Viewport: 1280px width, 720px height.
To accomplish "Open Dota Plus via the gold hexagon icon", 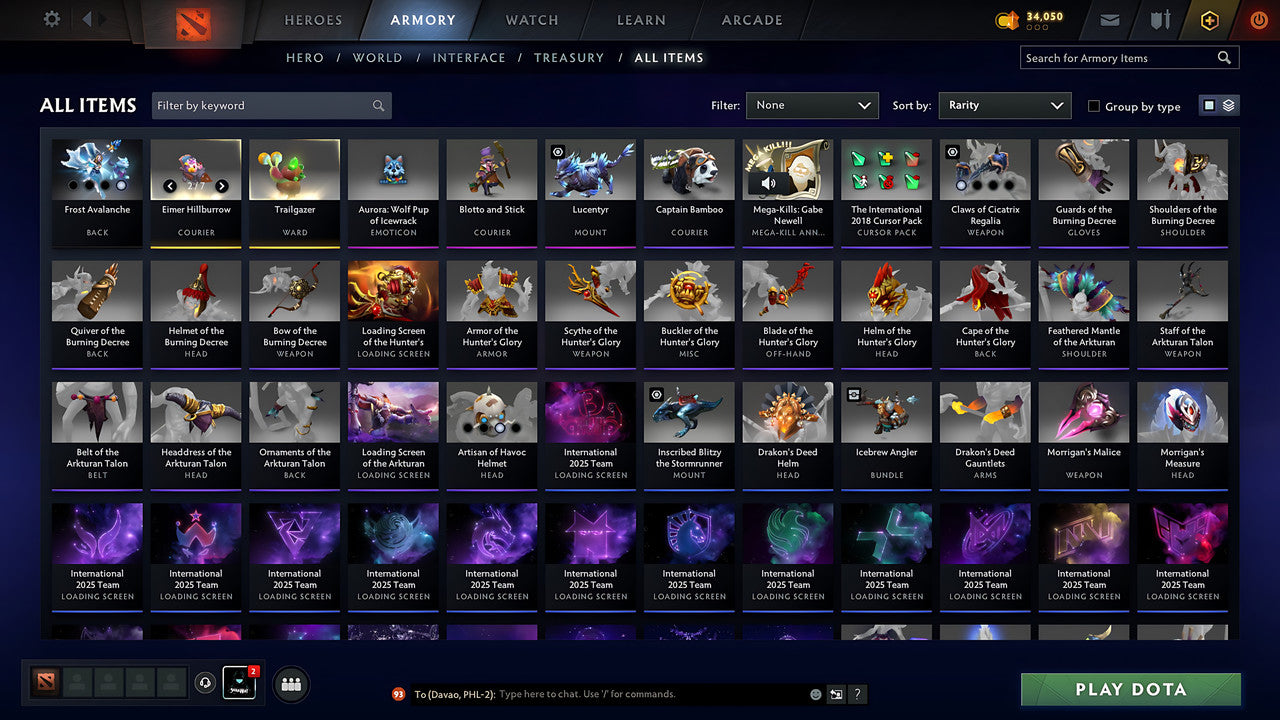I will coord(1209,19).
